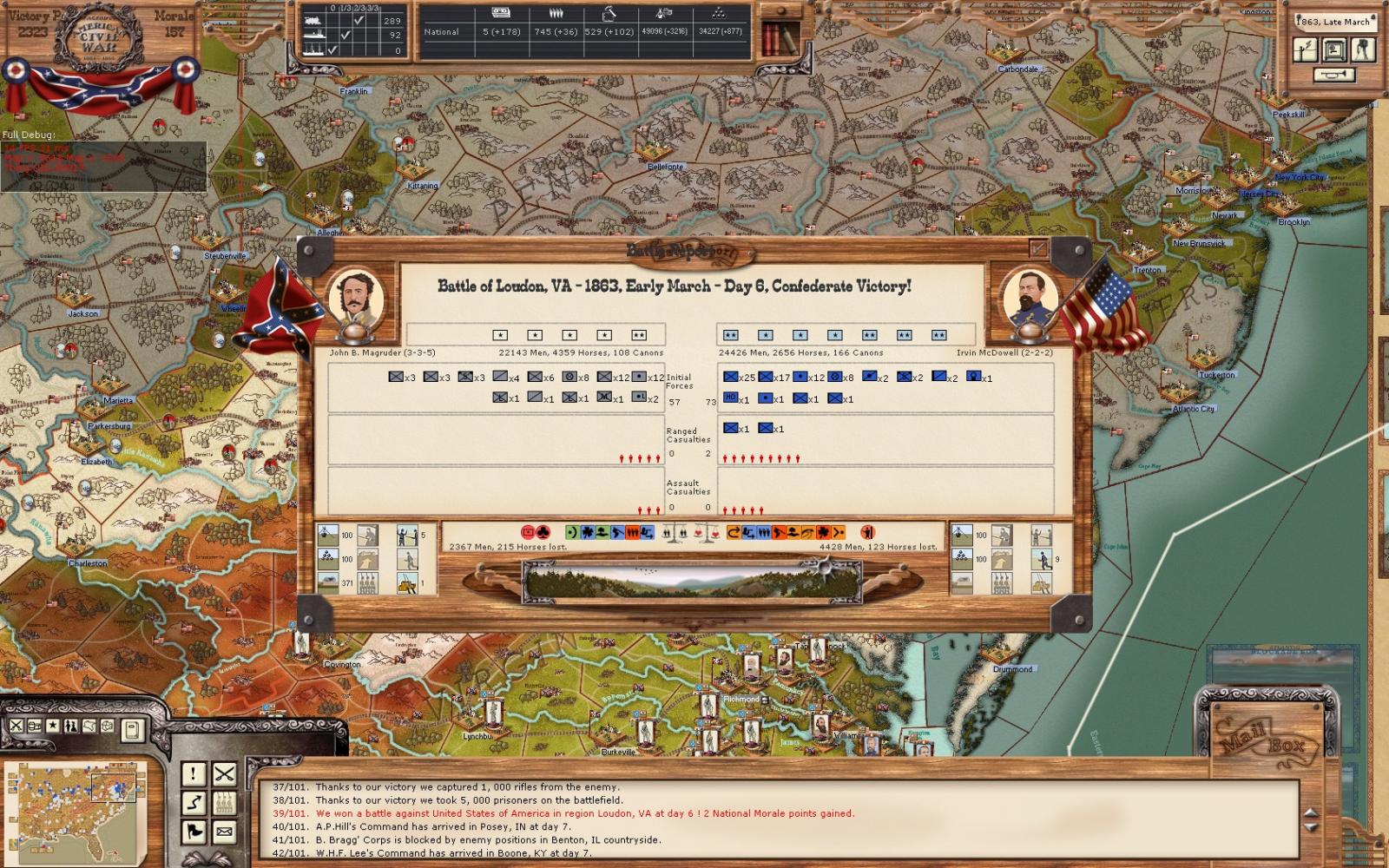Click the telegraph pole button
Image resolution: width=1389 pixels, height=868 pixels.
pos(1306,49)
